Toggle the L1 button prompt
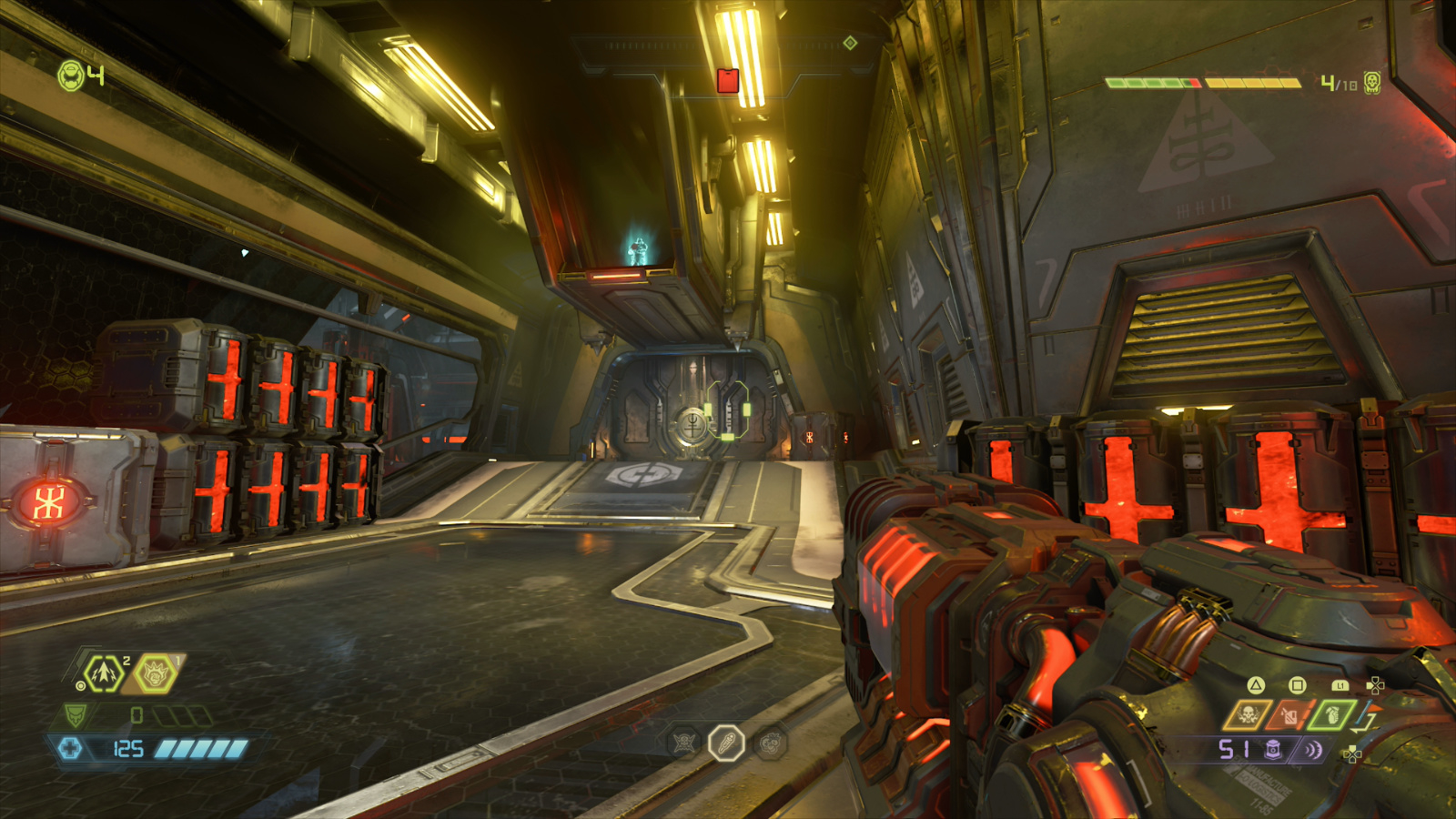 [x=1340, y=685]
